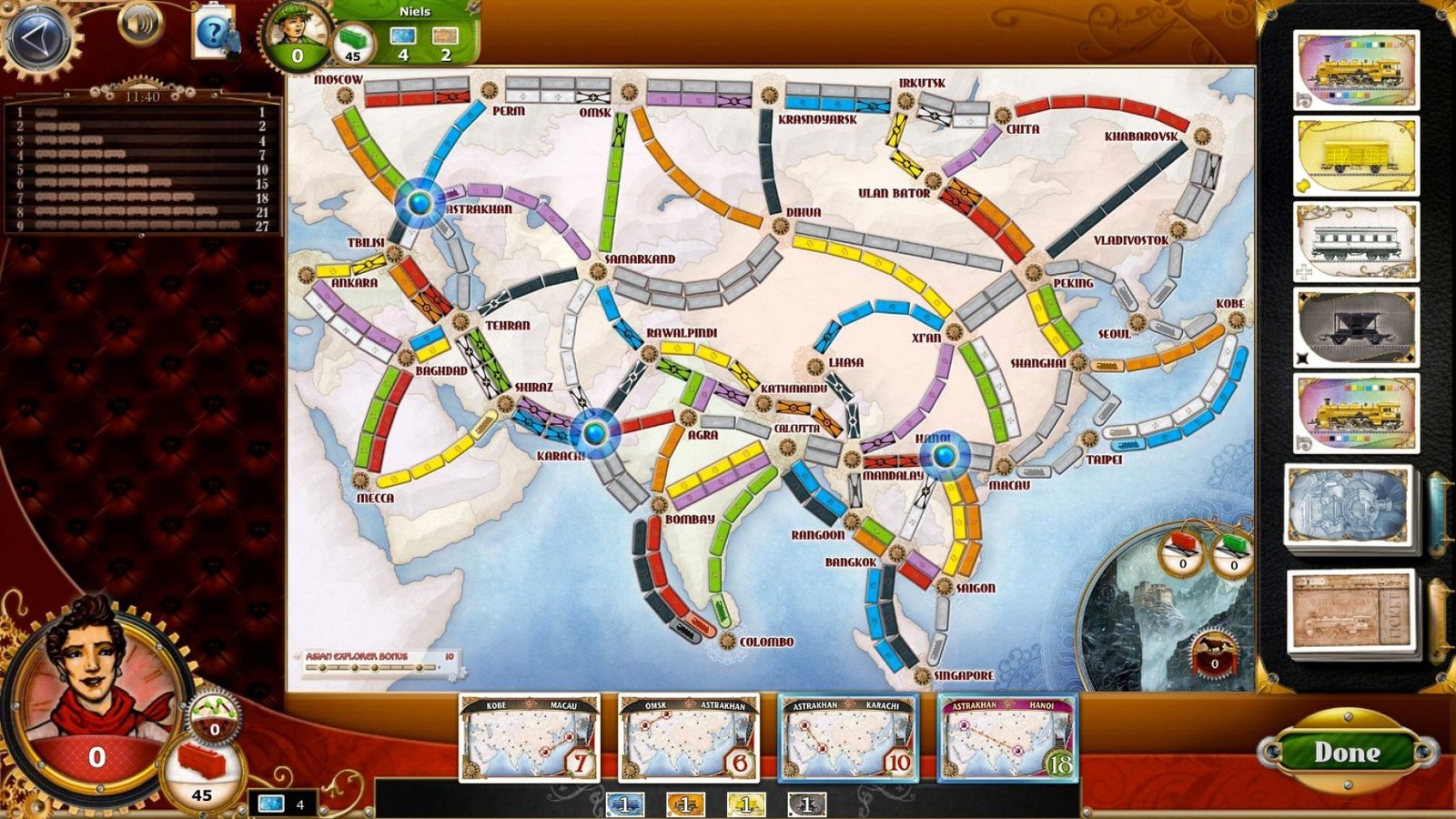Pick the Astrakhan–Karachi destination ticket

pos(847,738)
